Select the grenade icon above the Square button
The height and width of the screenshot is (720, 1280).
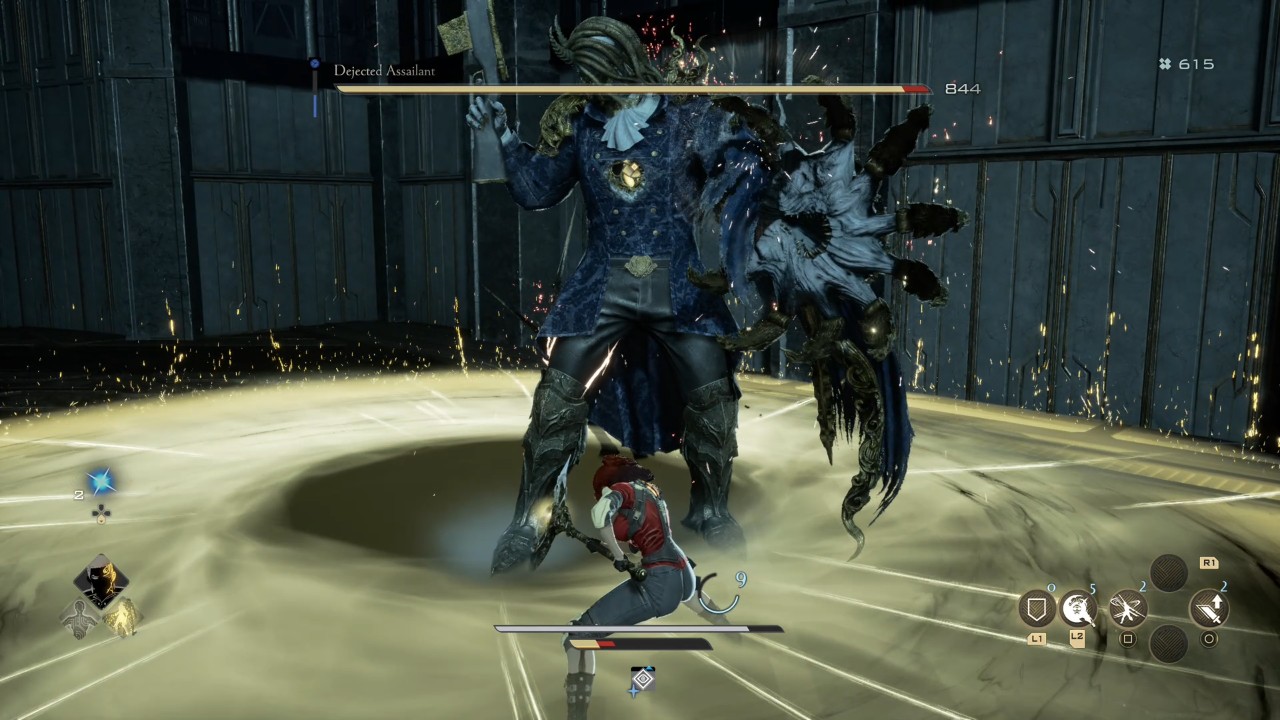[1127, 608]
